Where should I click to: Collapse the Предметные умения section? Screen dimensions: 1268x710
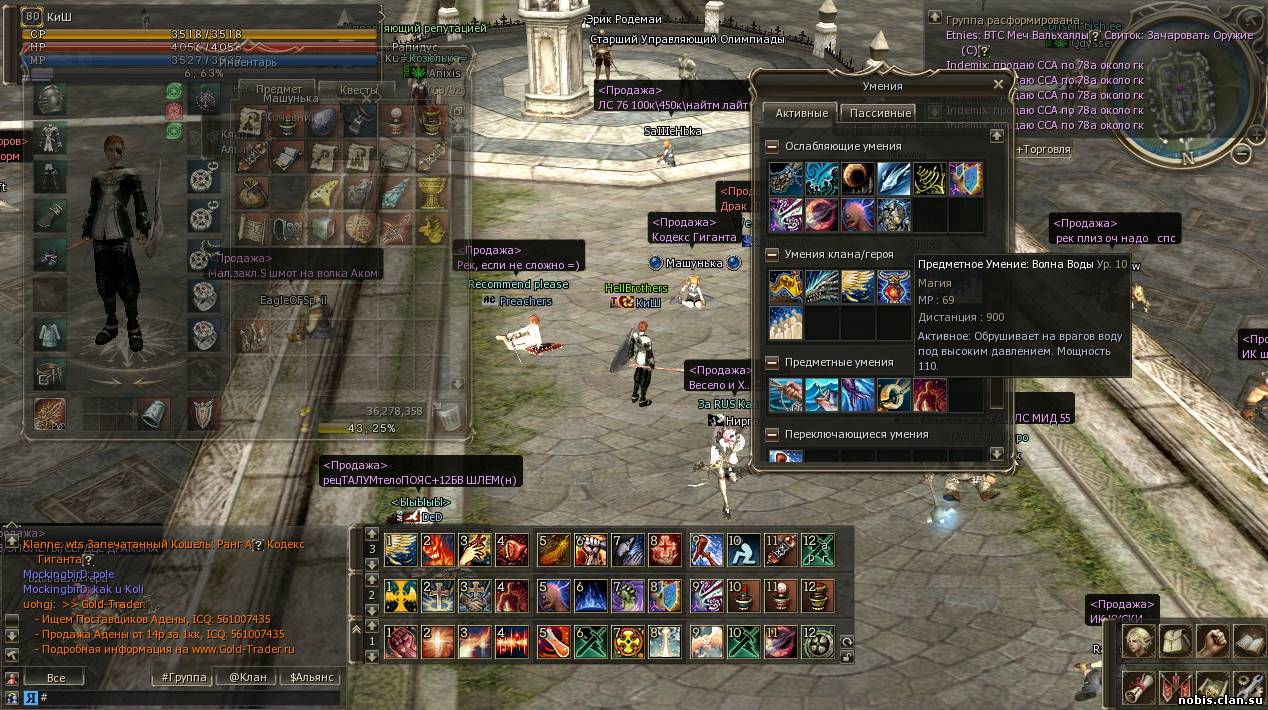[x=772, y=362]
